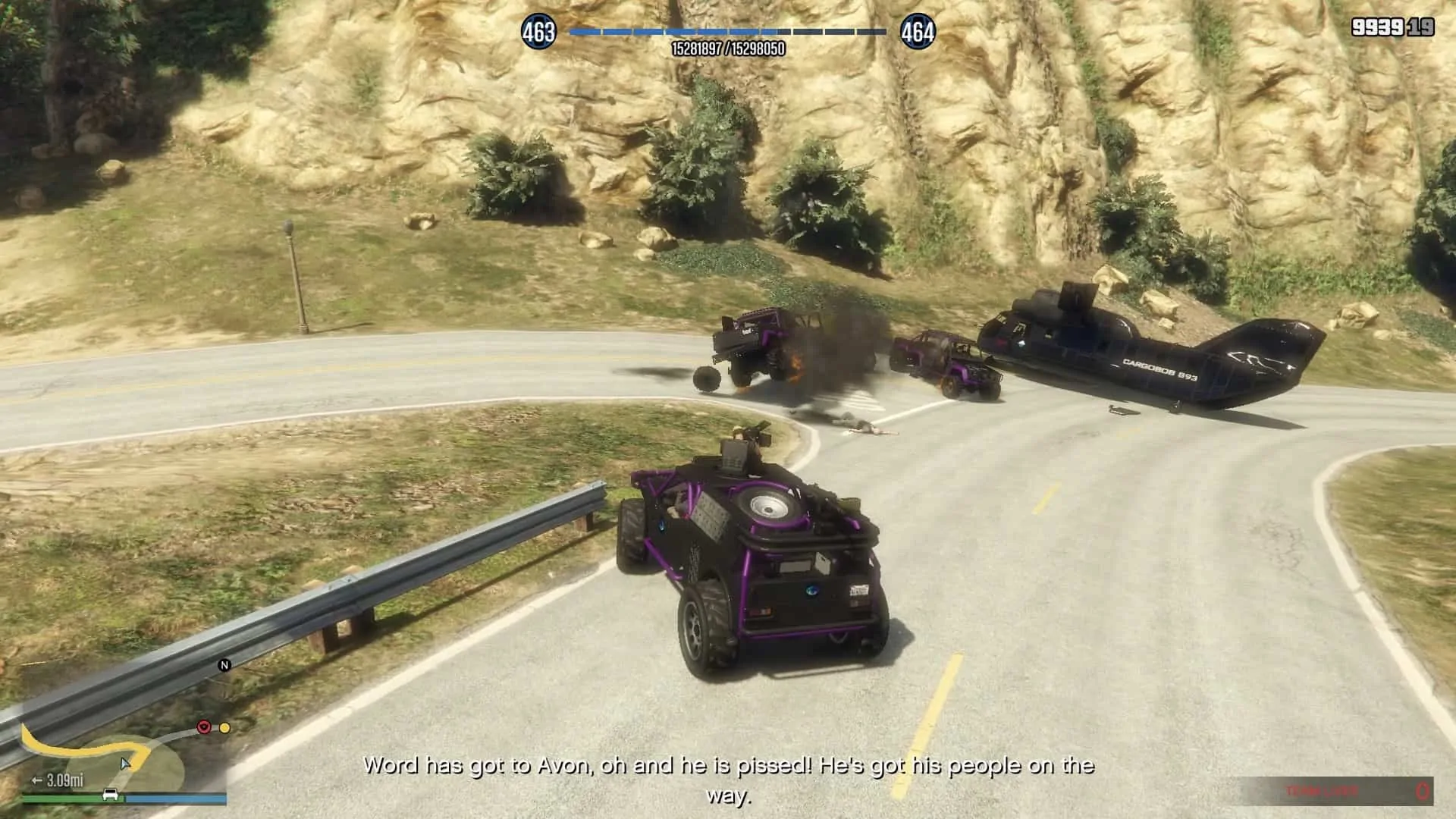
Task: Select the yellow objective blip on minimap
Action: tap(224, 727)
